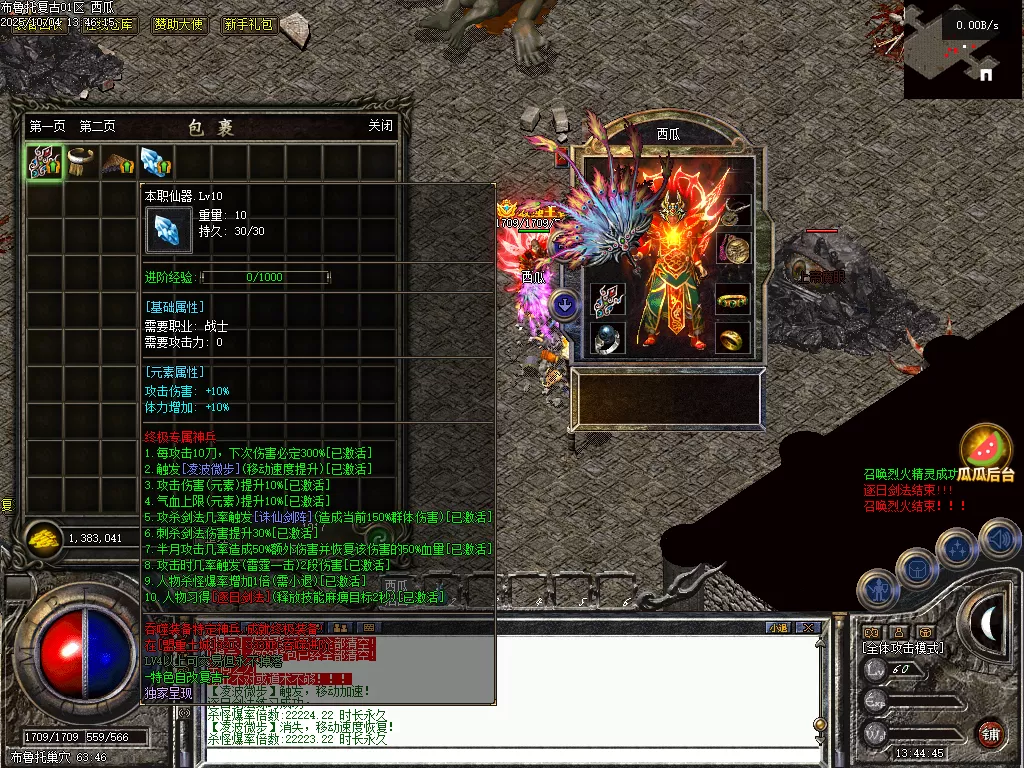Screen dimensions: 1024x768
Task: Click the blue down-arrow on character panel
Action: pyautogui.click(x=565, y=304)
